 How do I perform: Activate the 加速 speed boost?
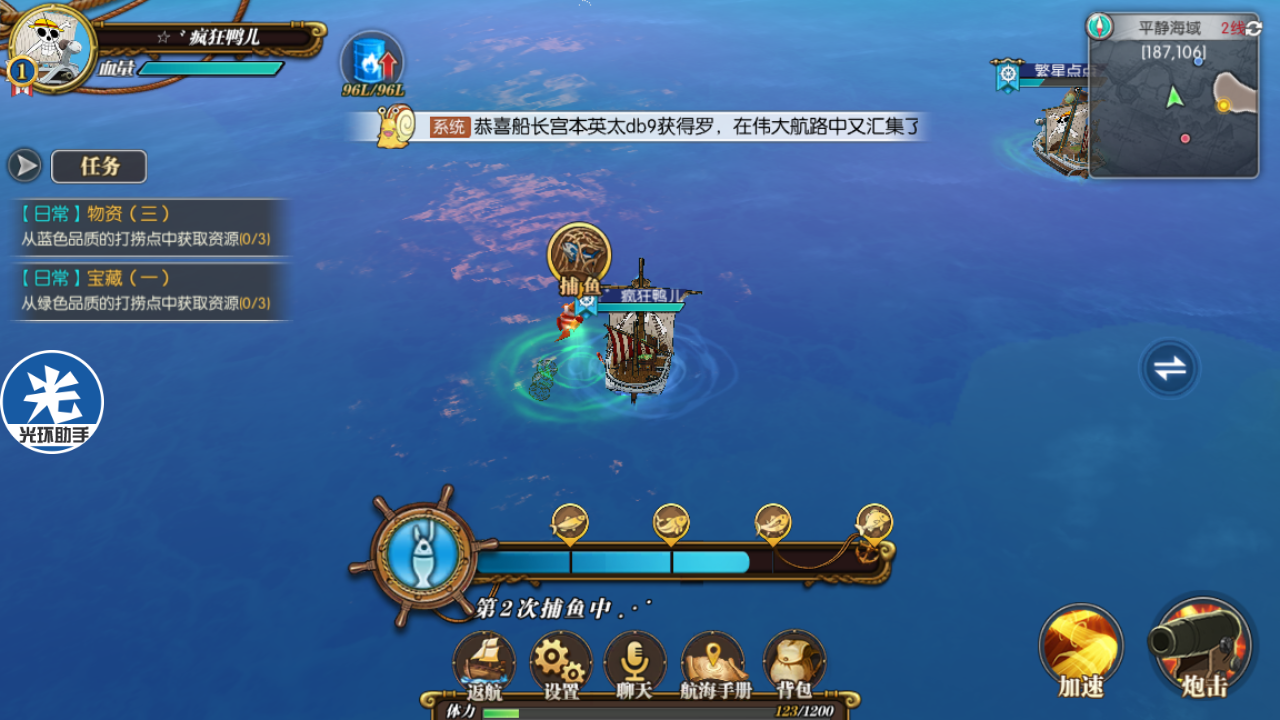click(1081, 650)
